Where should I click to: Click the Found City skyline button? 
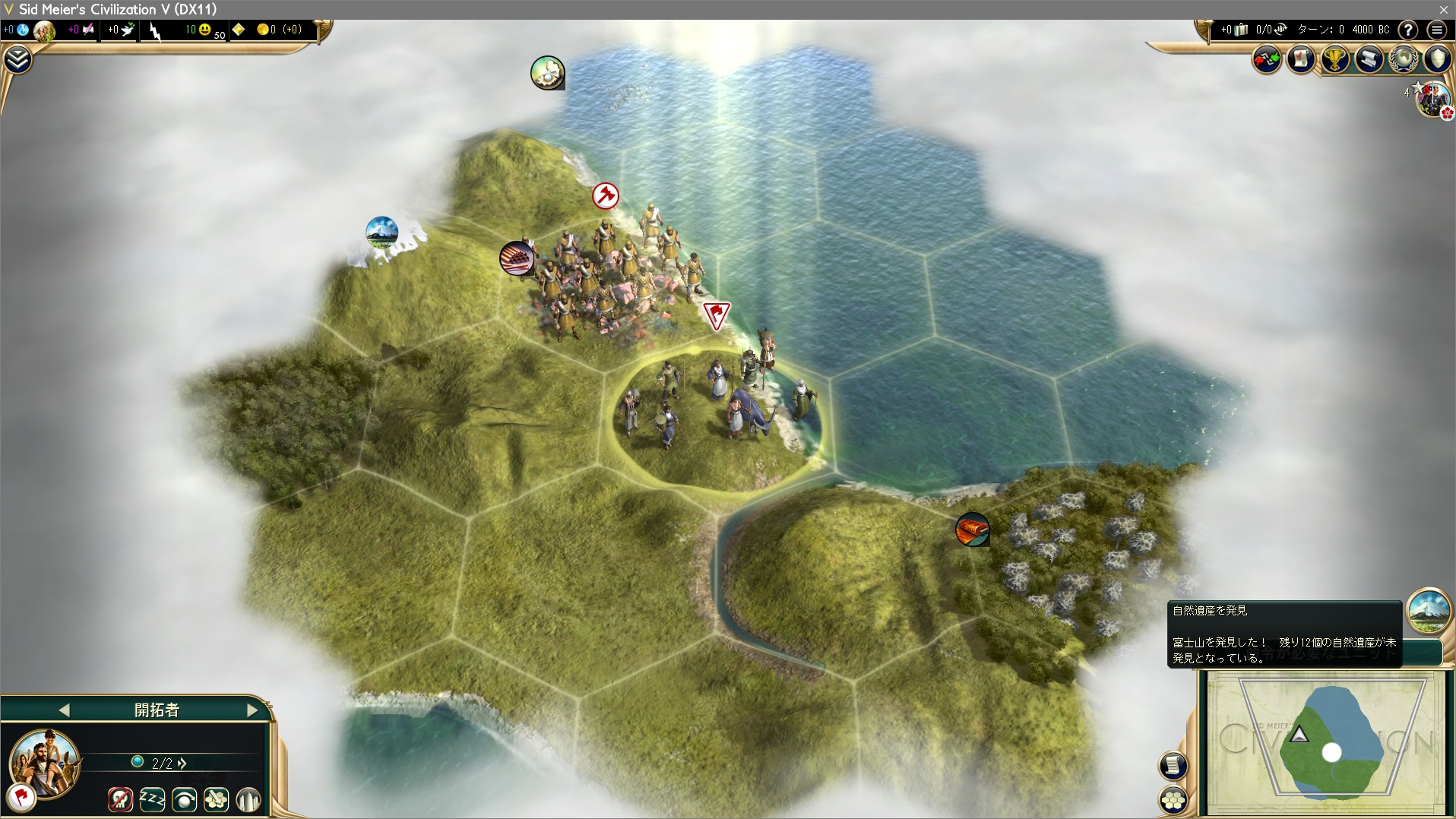pyautogui.click(x=248, y=799)
